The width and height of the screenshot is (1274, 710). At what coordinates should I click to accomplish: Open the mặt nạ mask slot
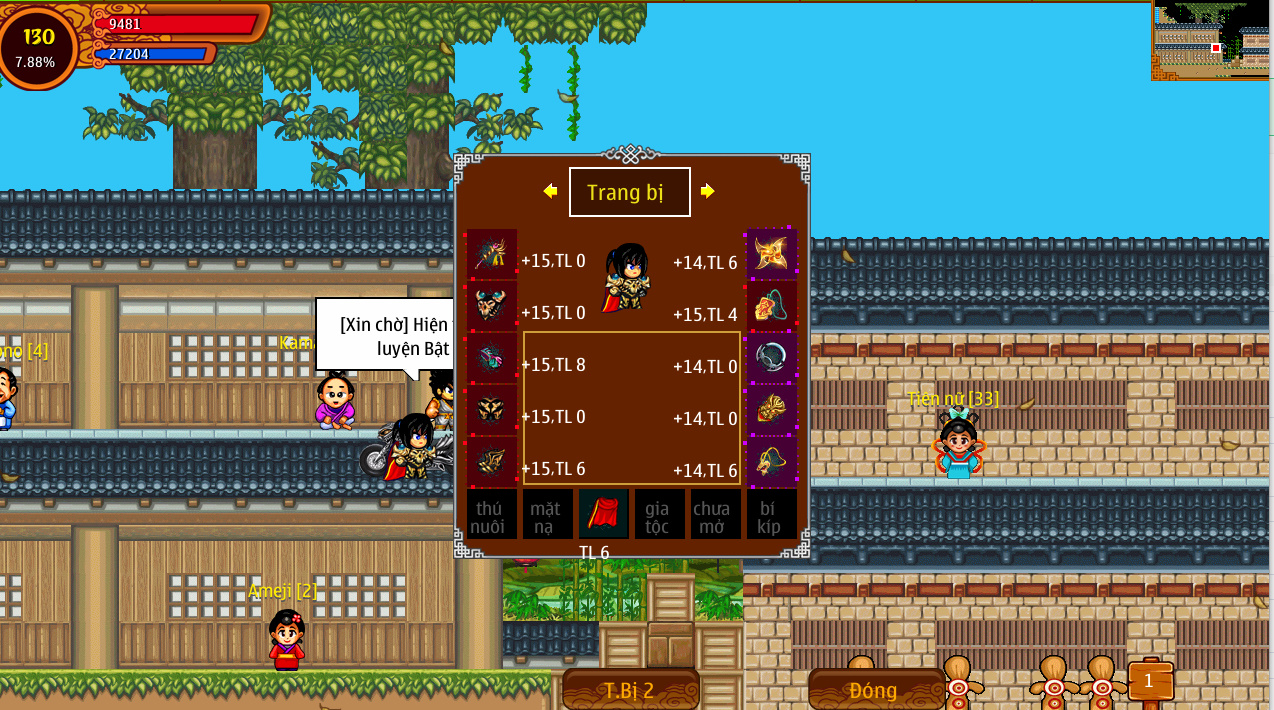(x=547, y=515)
